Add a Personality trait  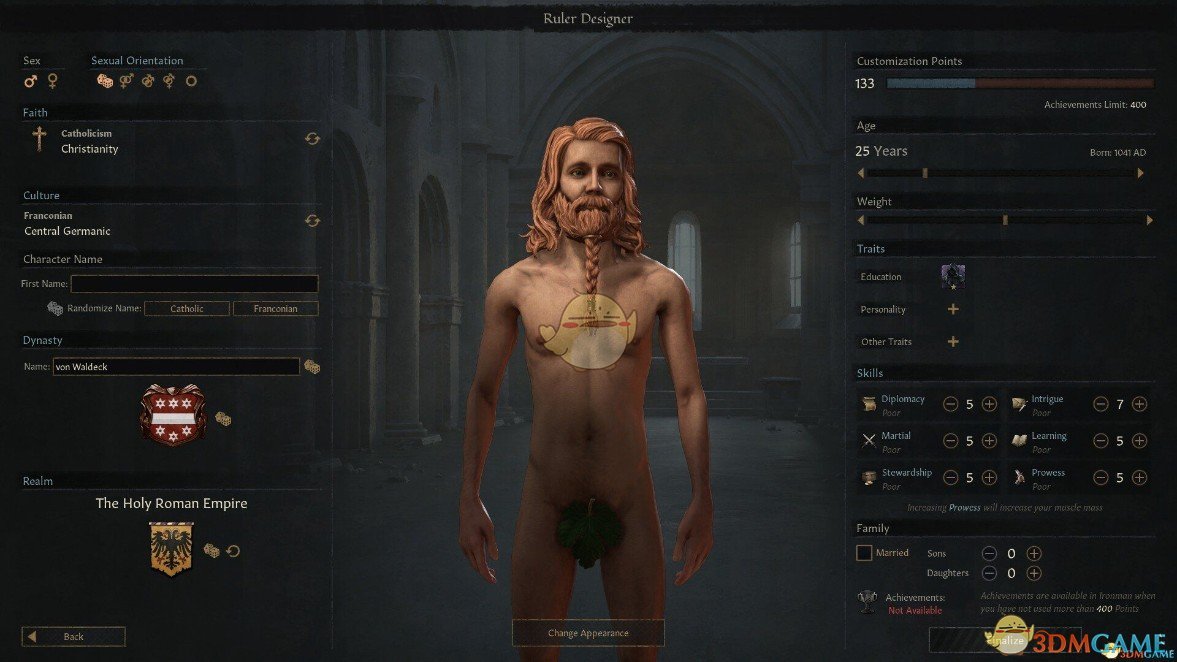point(953,310)
